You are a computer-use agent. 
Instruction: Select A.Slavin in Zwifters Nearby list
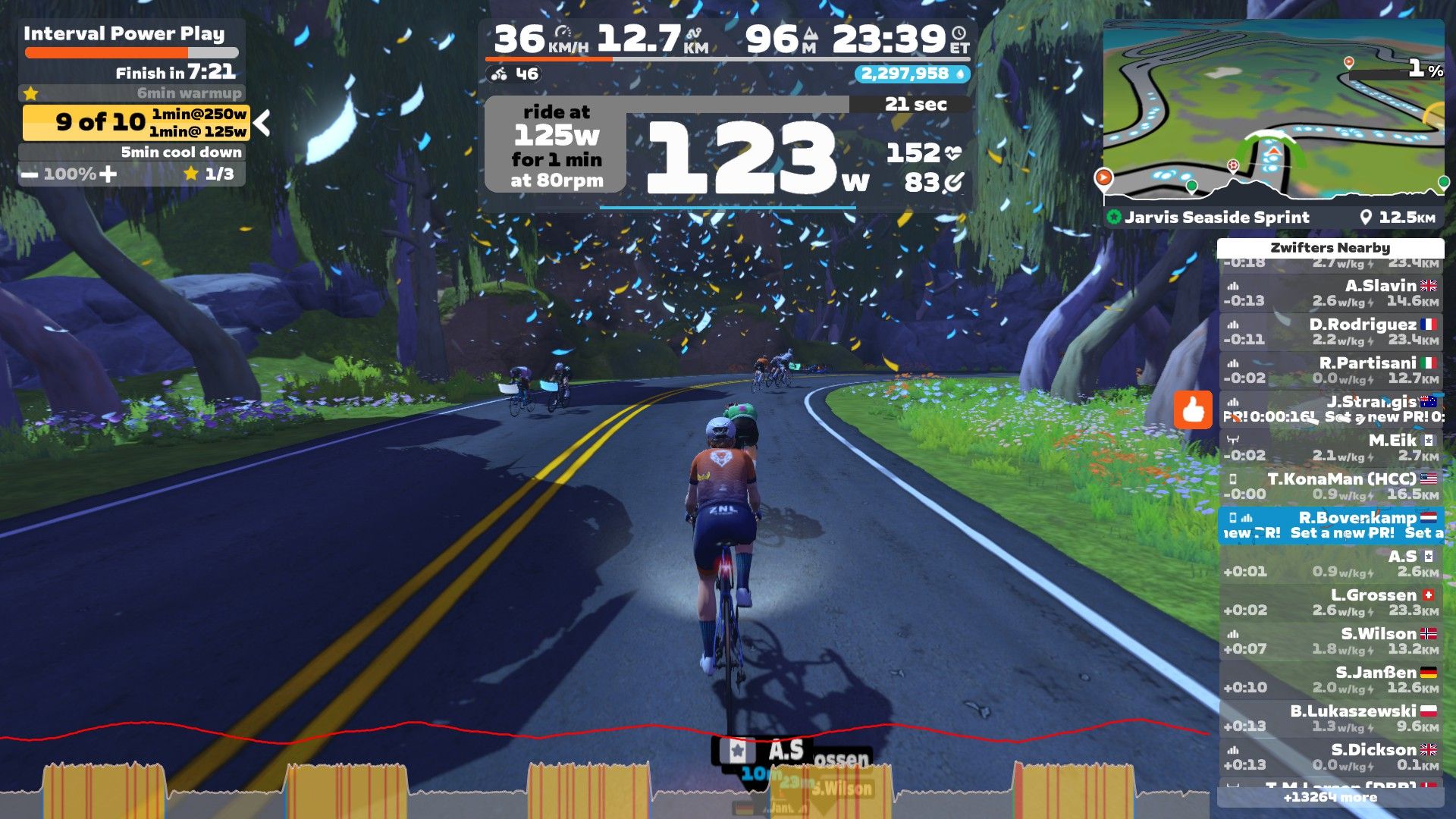coord(1330,293)
